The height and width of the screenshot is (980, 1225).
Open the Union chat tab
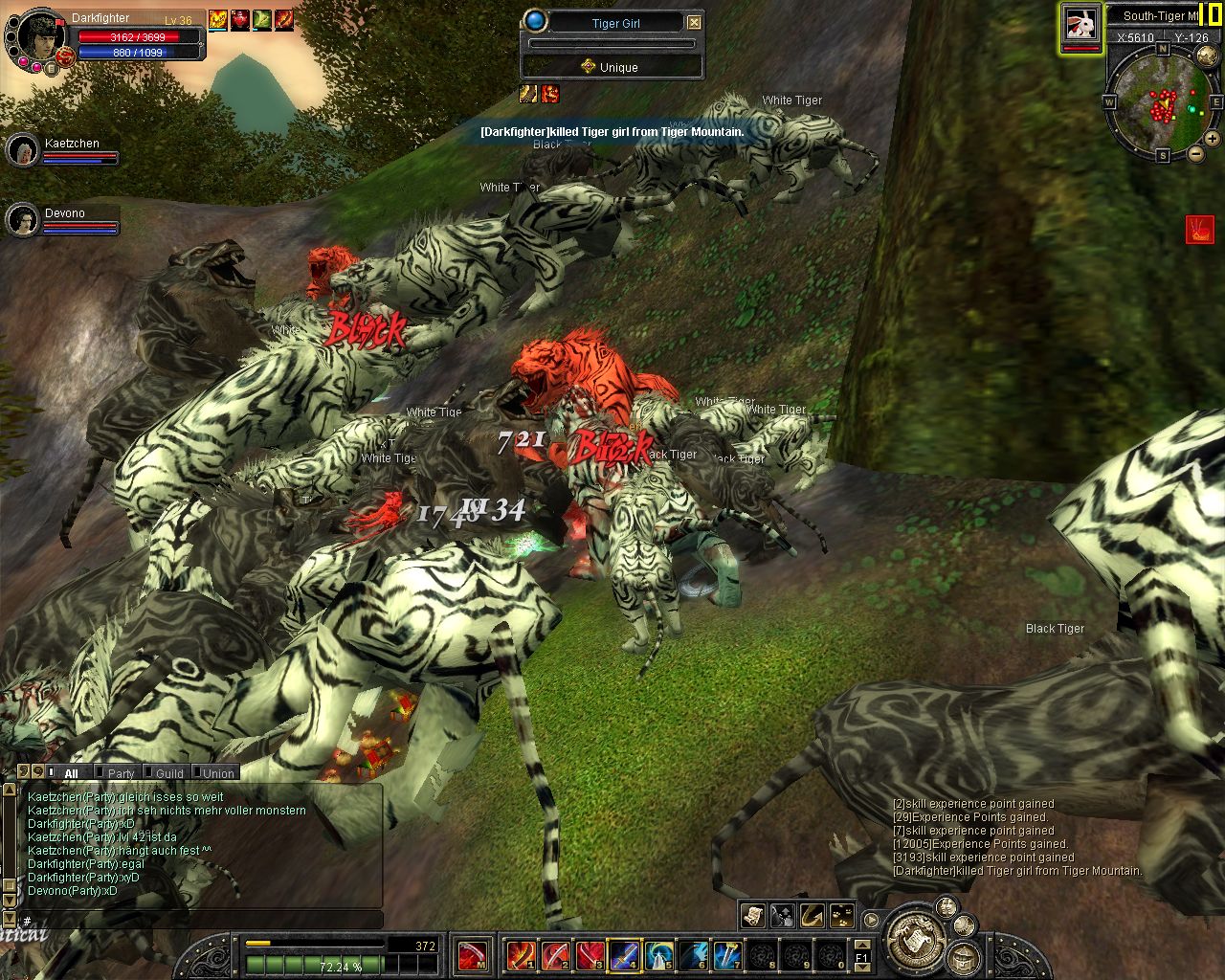(x=218, y=773)
